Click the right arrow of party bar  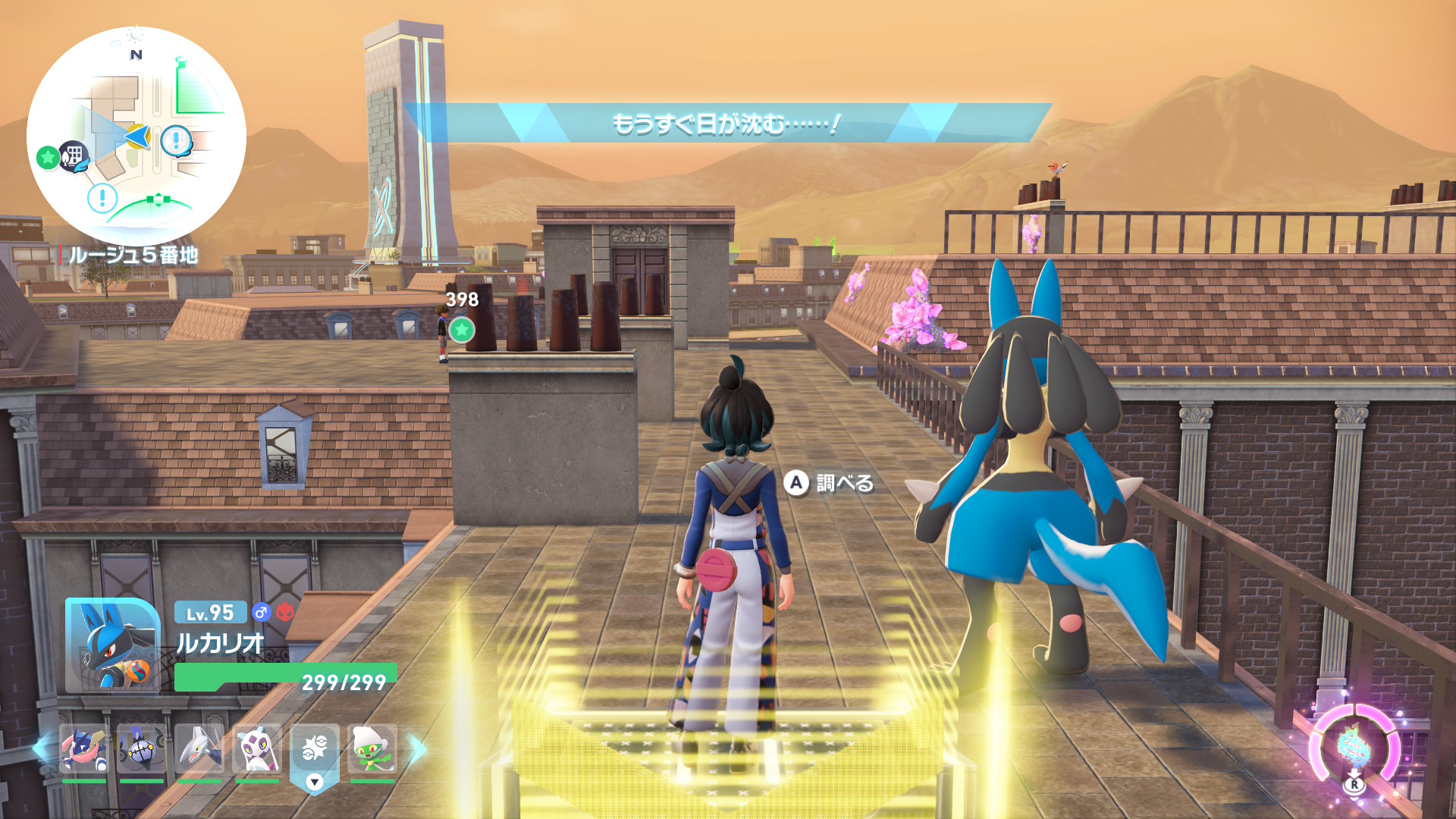pos(419,748)
